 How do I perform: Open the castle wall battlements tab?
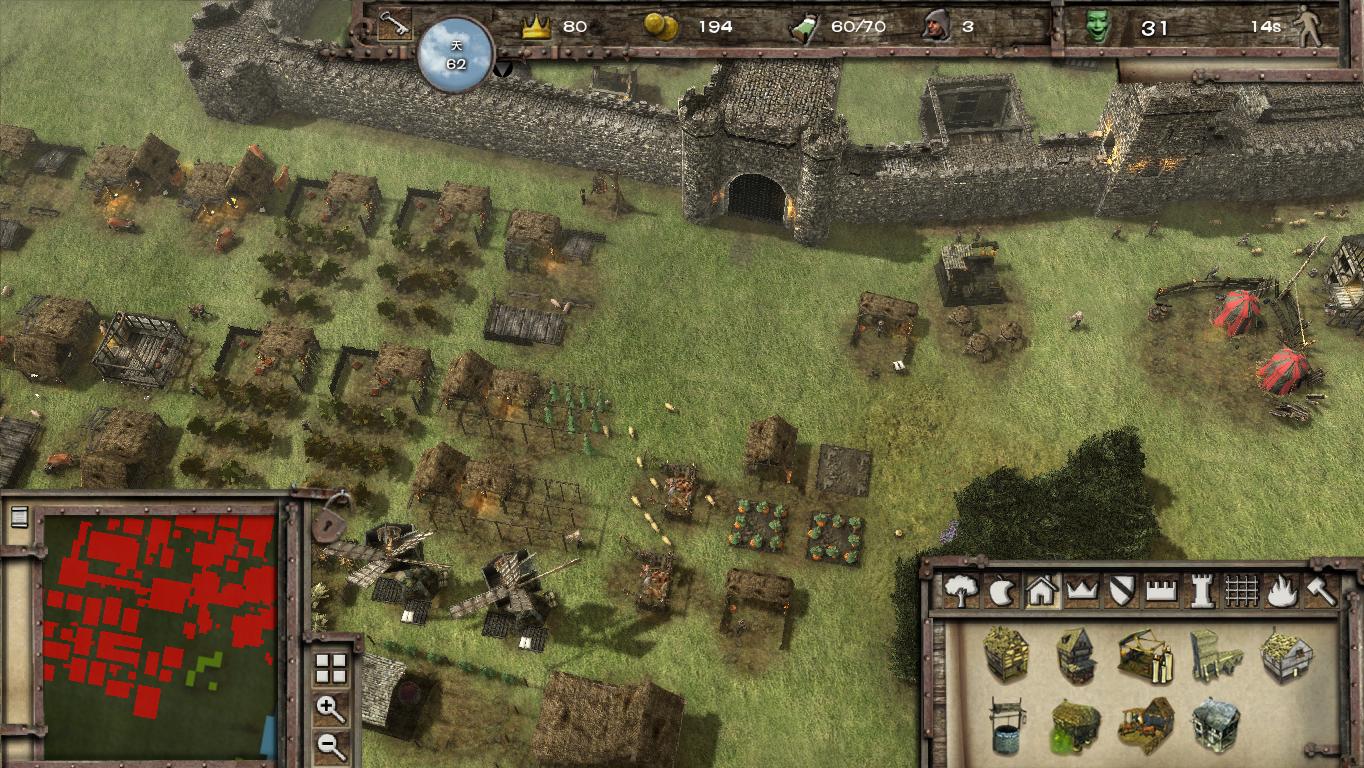(x=1160, y=590)
